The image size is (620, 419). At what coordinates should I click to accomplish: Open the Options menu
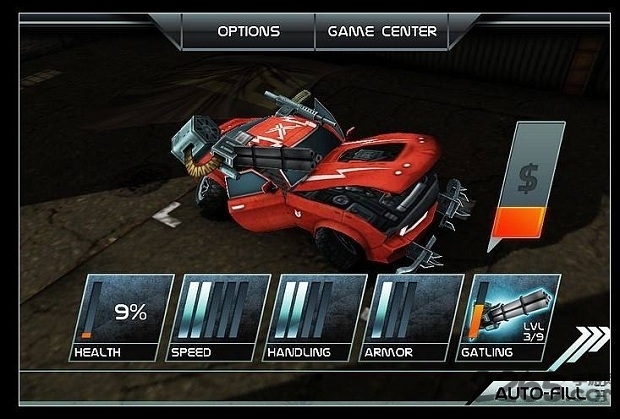(x=249, y=31)
